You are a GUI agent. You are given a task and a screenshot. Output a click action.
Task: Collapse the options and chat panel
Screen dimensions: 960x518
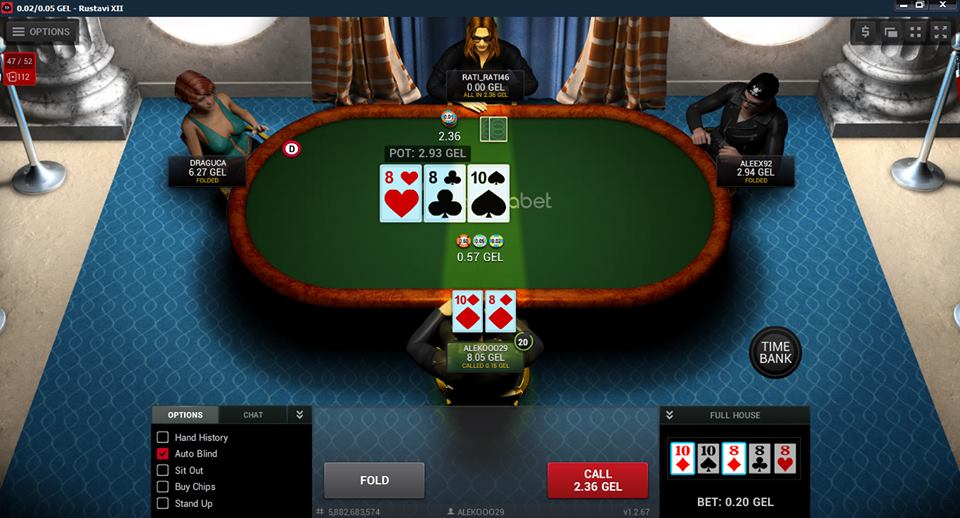[298, 415]
